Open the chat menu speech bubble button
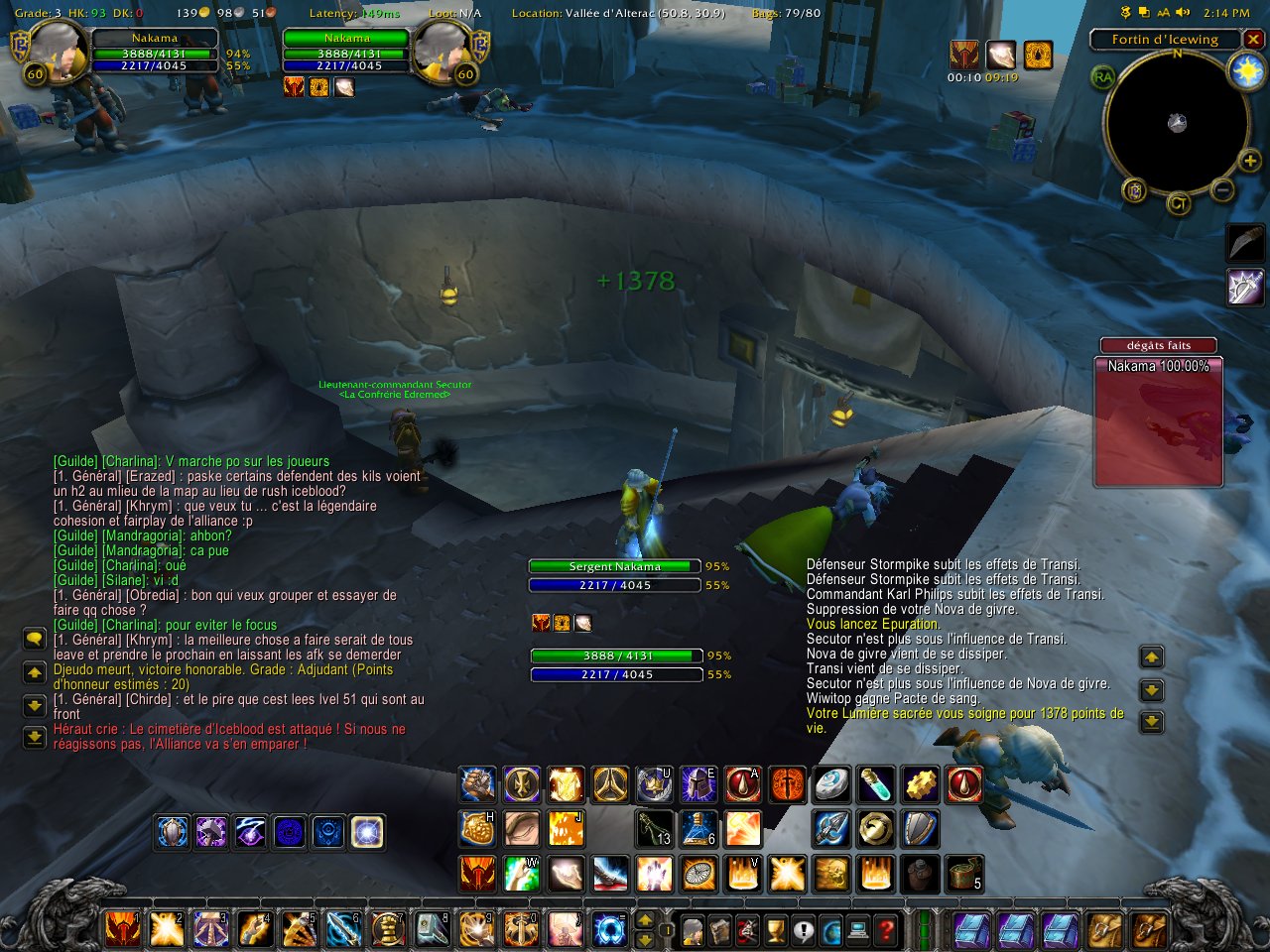The image size is (1270, 952). click(35, 640)
